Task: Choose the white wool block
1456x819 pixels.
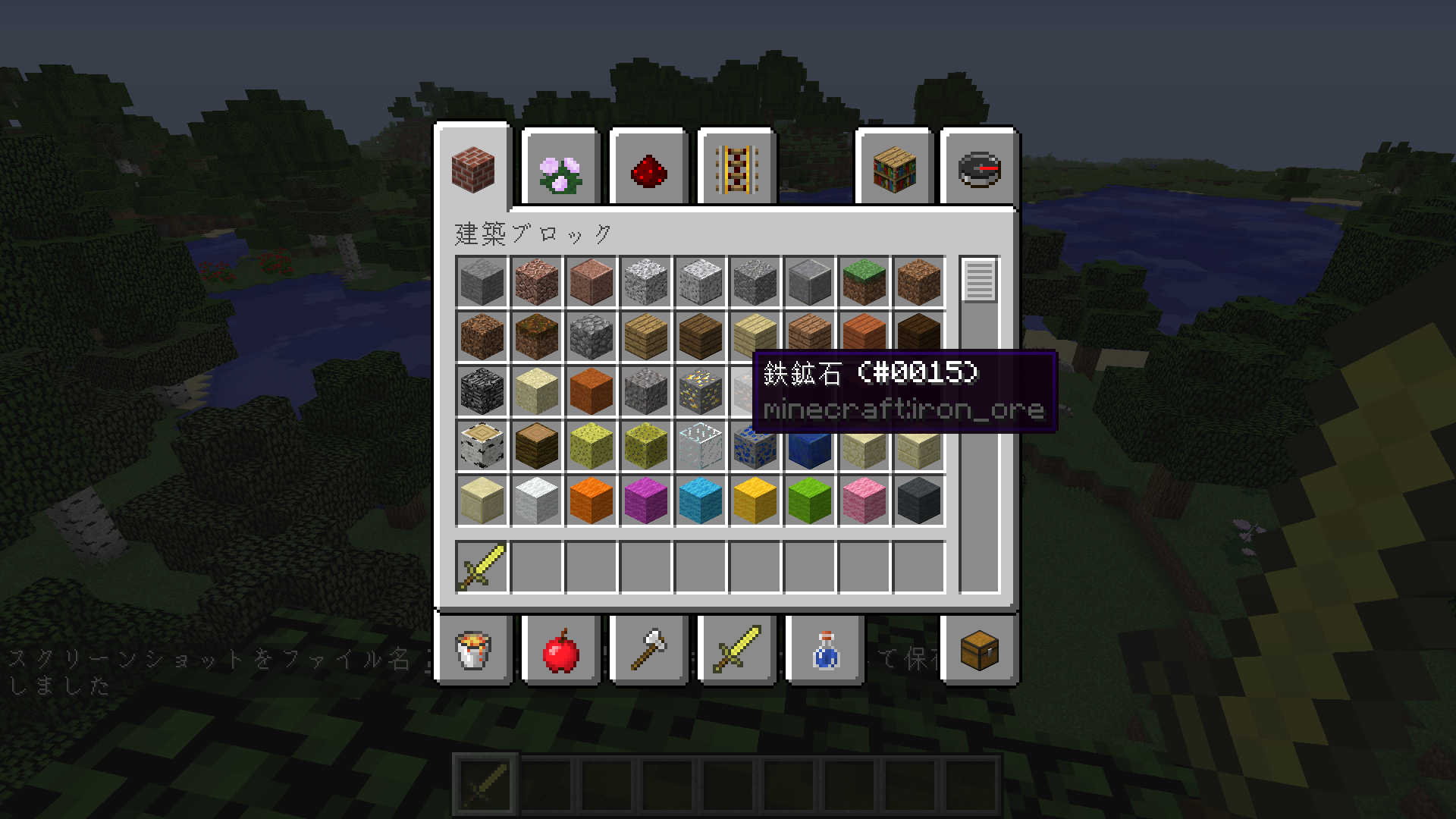Action: coord(536,500)
